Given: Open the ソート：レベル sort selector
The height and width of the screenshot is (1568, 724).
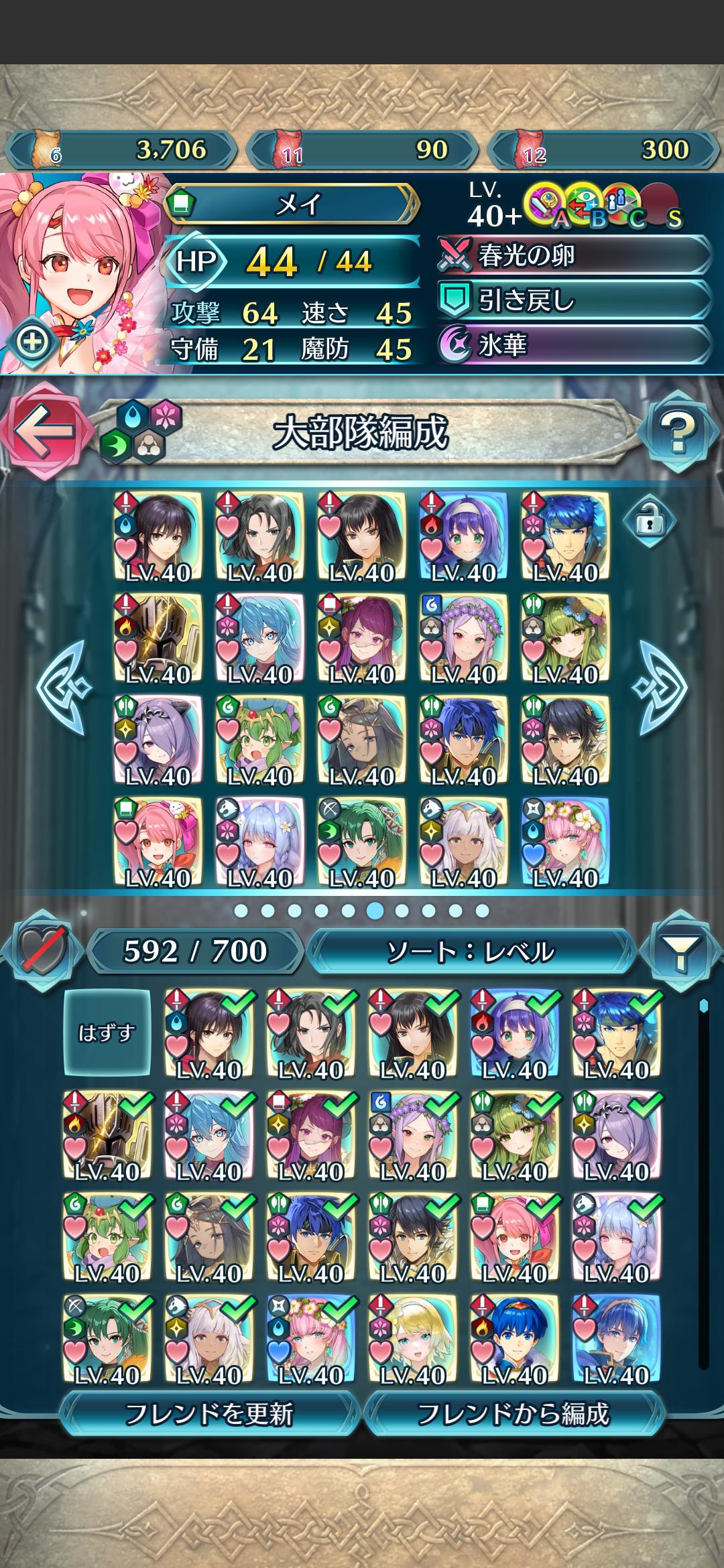Looking at the screenshot, I should point(471,951).
